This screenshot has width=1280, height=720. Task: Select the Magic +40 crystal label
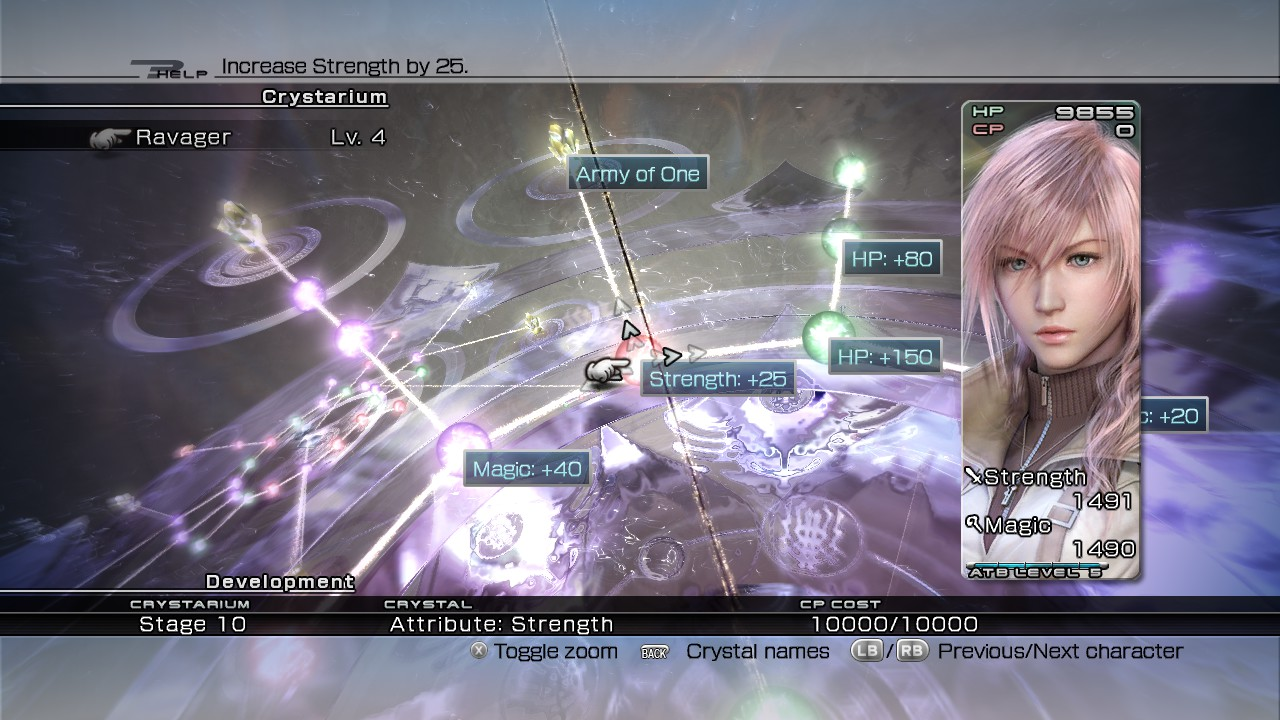pyautogui.click(x=527, y=469)
